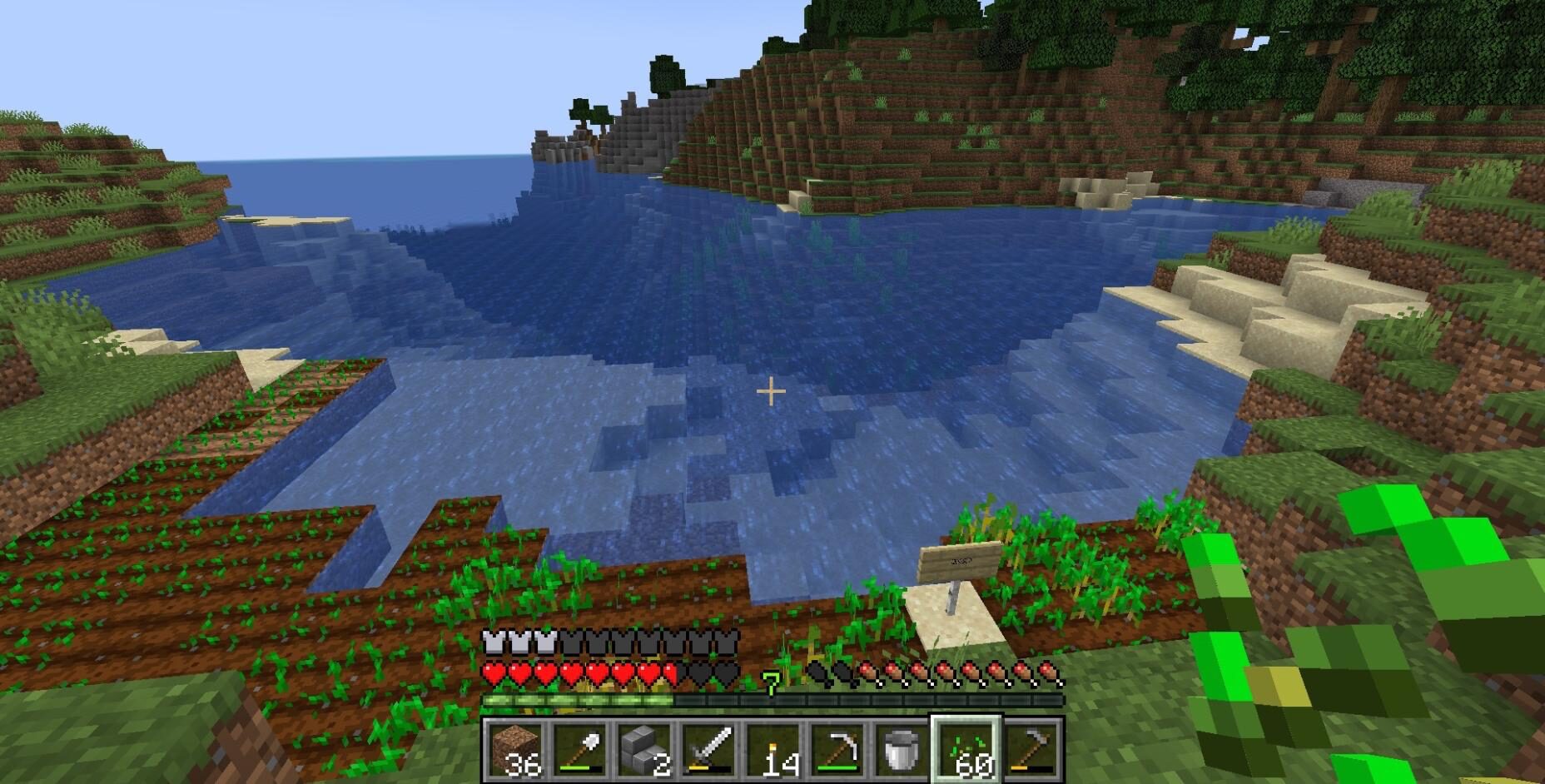Pick the empty bucket hotbar slot
1545x784 pixels.
pos(902,749)
